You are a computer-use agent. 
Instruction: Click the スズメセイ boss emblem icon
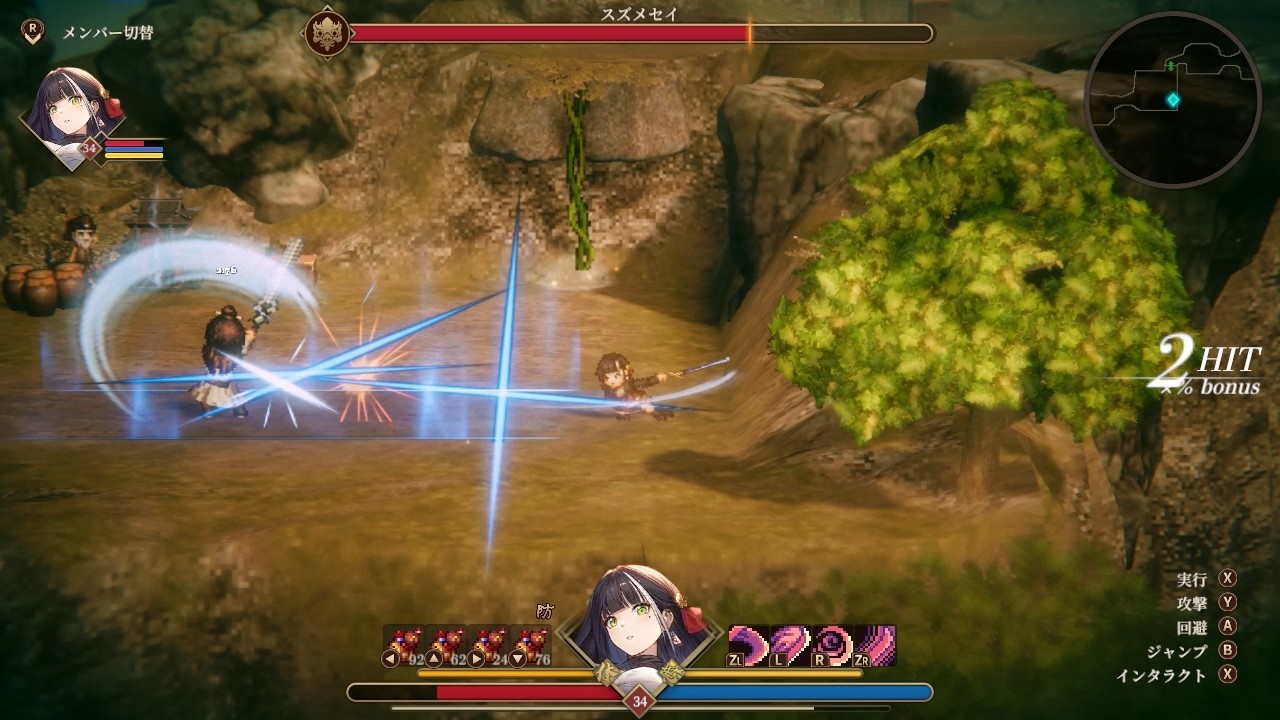[x=327, y=33]
